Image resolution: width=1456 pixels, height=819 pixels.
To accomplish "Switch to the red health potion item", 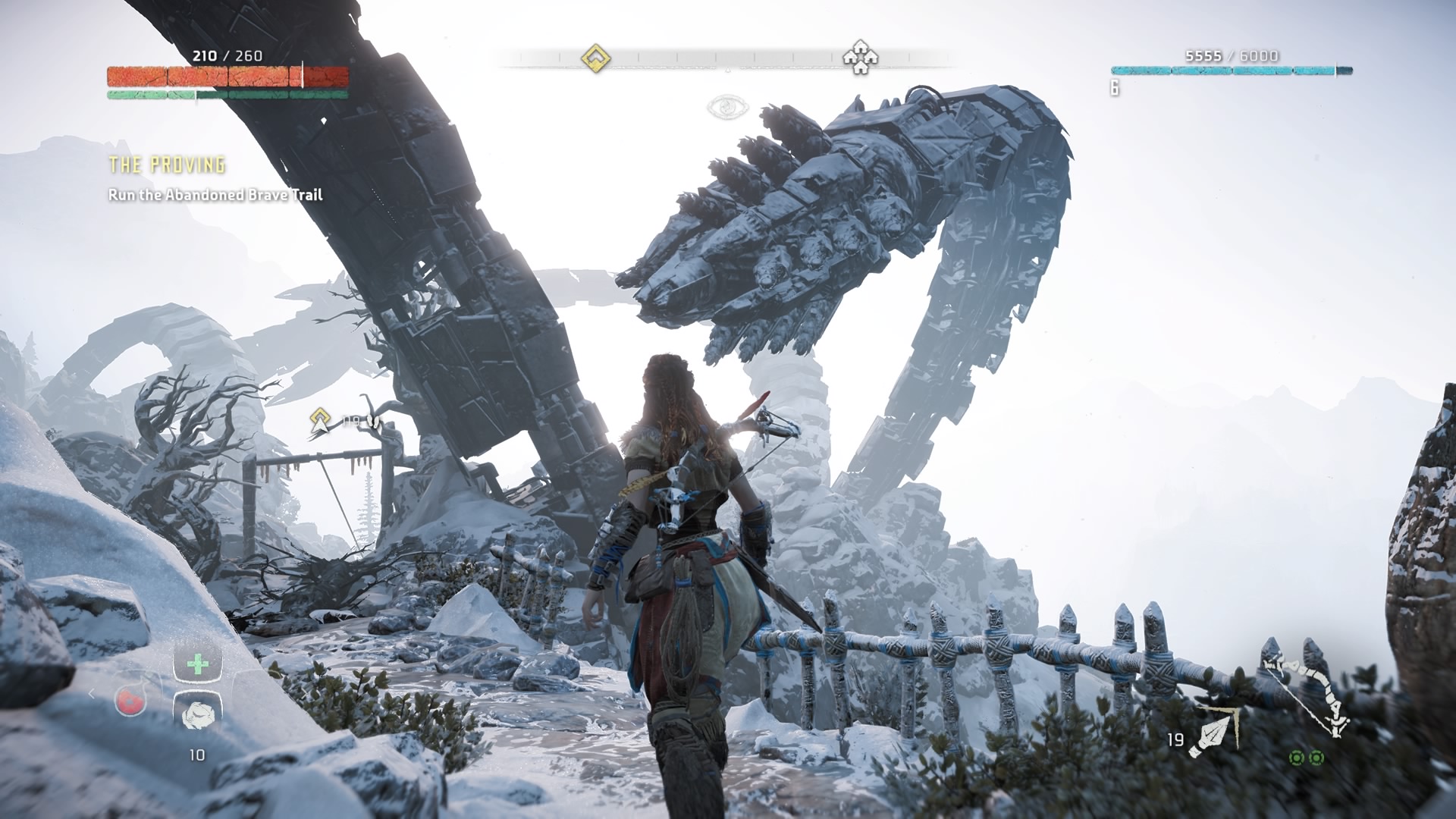I will point(130,701).
